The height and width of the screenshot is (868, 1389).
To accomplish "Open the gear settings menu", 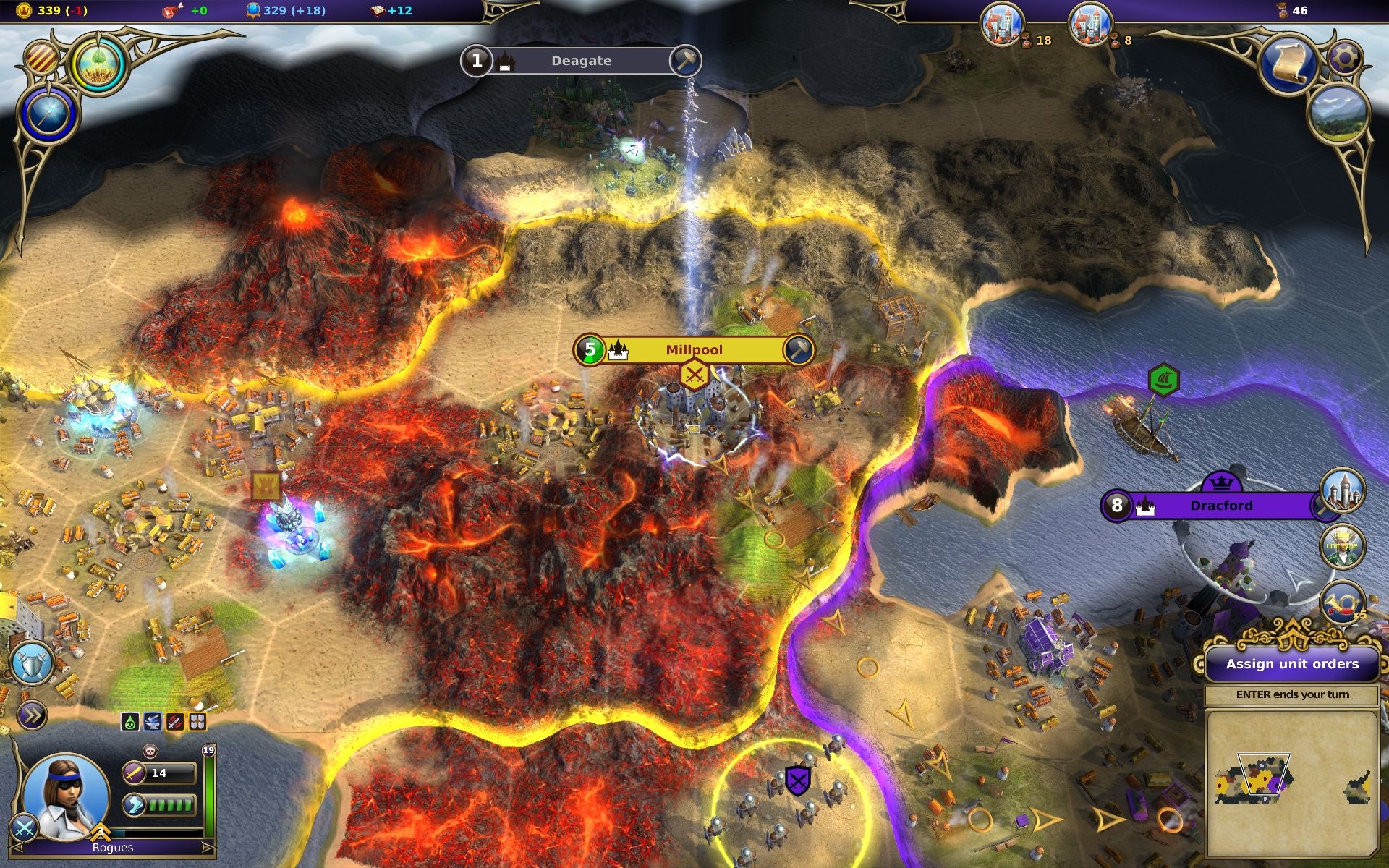I will coord(1345,56).
